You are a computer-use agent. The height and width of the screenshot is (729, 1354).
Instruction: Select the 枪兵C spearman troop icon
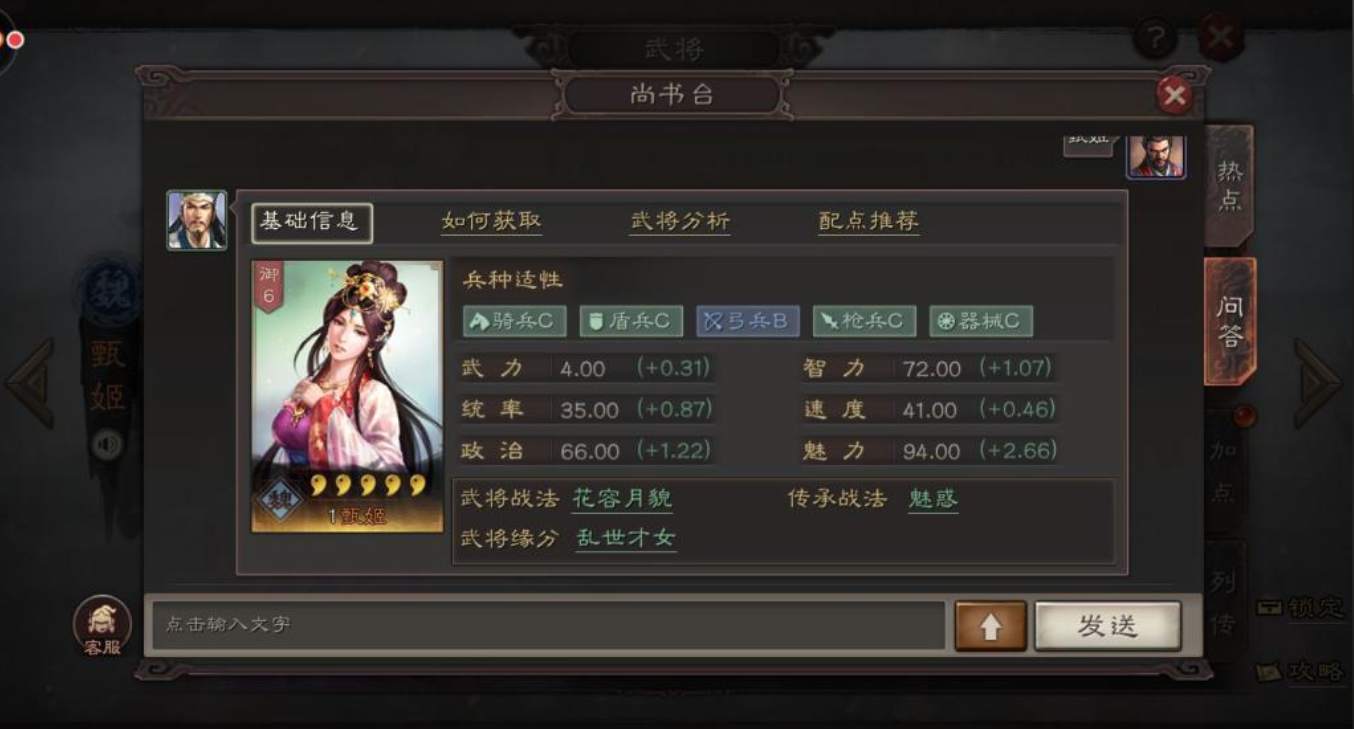pyautogui.click(x=863, y=321)
